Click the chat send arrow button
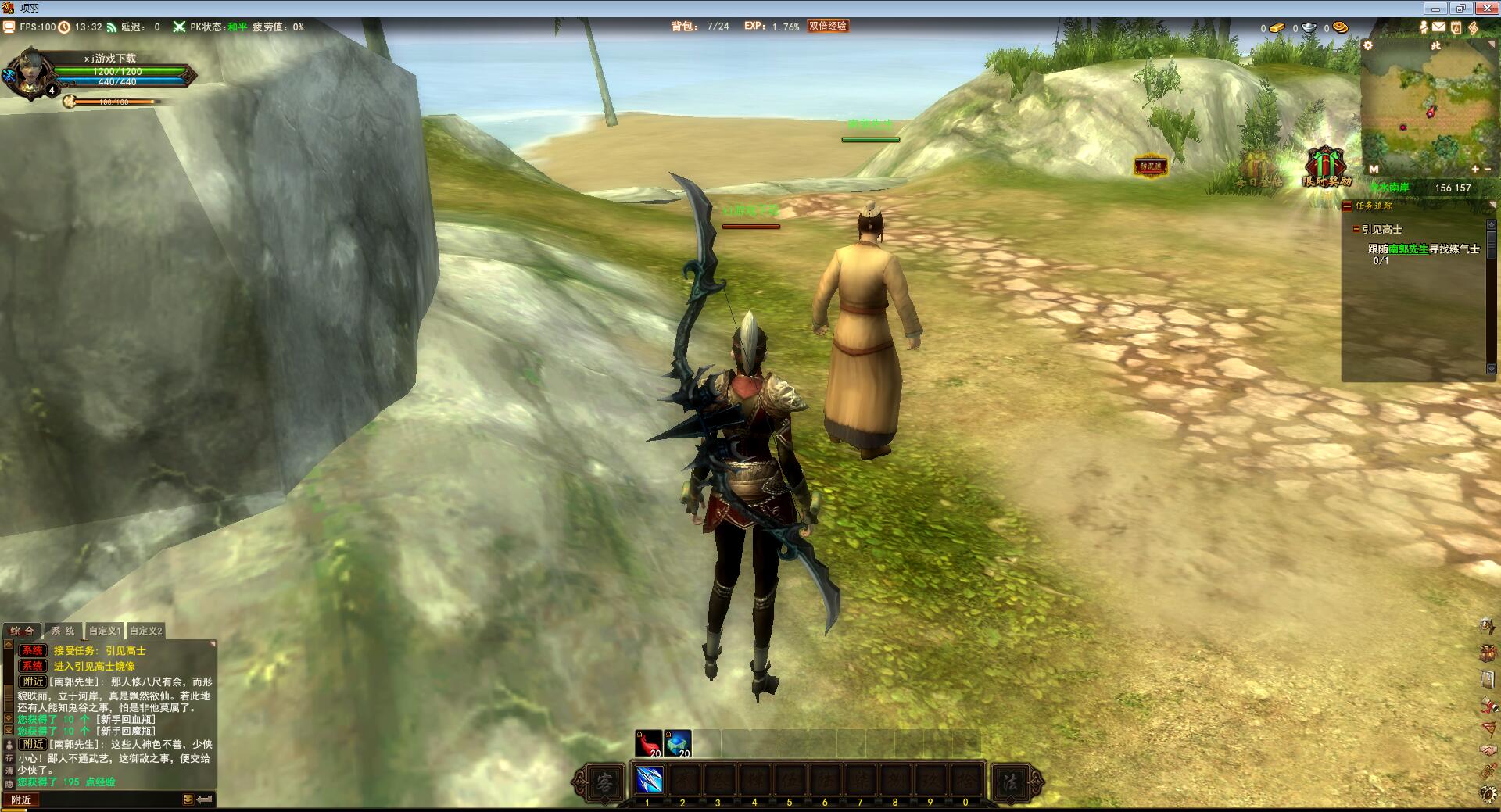 point(205,799)
